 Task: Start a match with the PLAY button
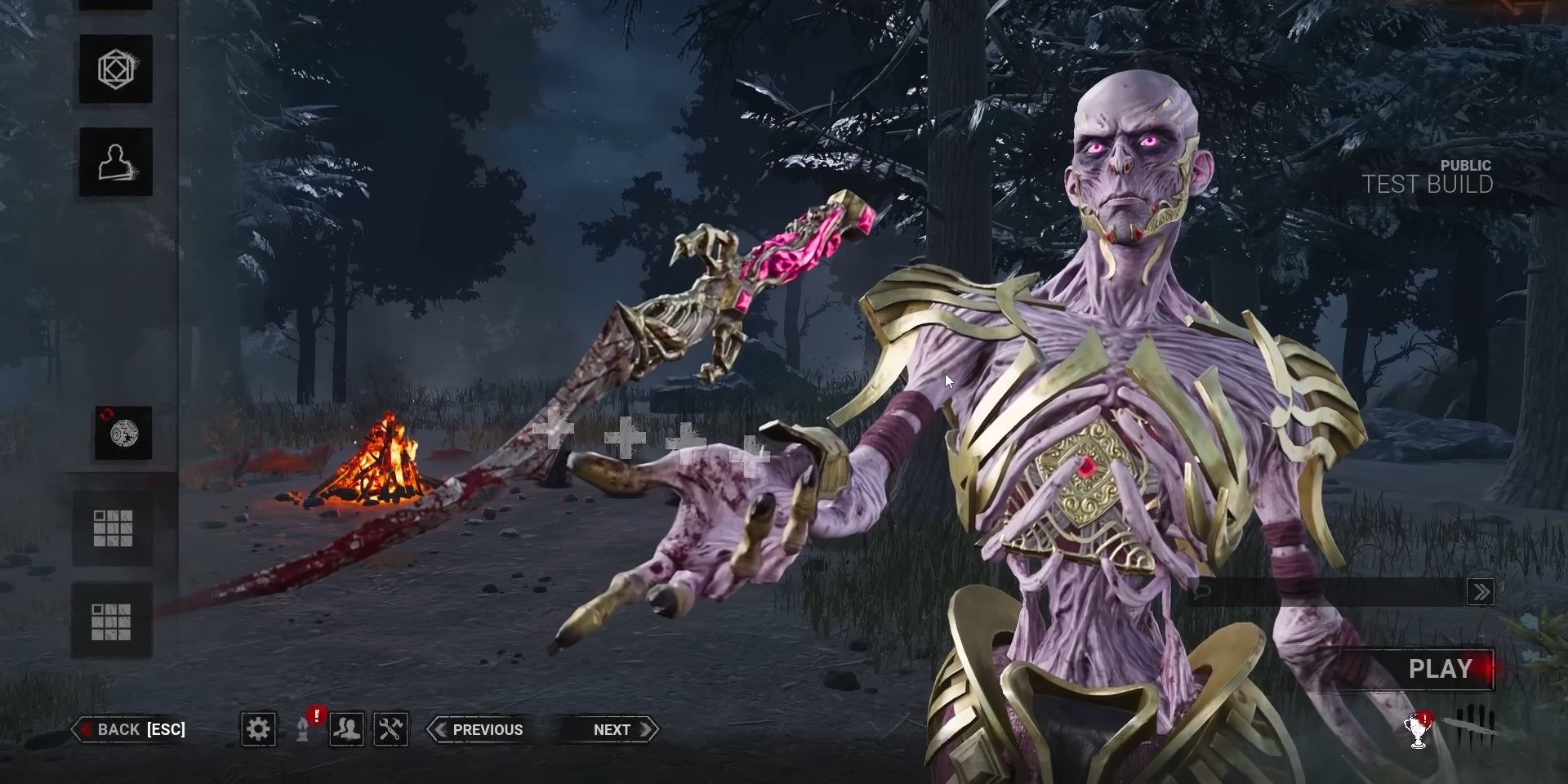click(1440, 670)
